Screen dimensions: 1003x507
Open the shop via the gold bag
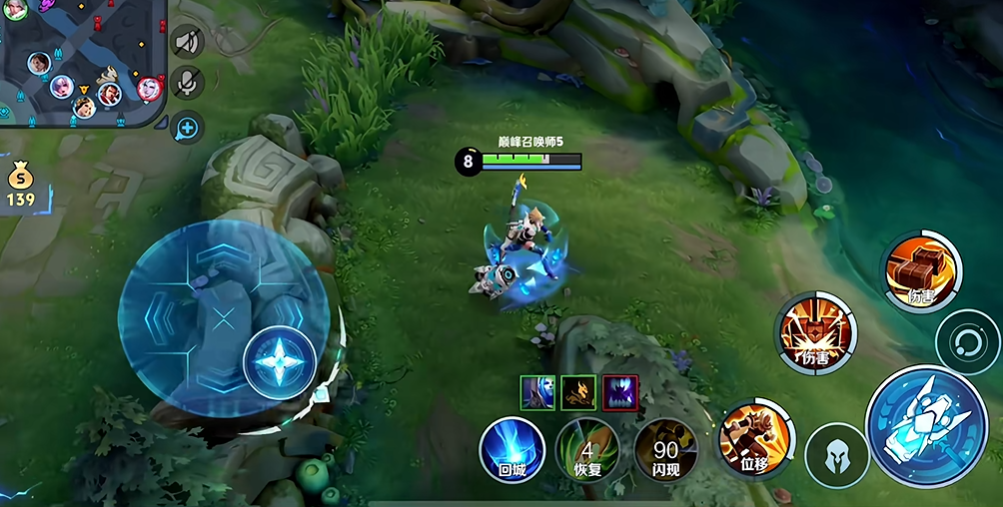[x=20, y=185]
